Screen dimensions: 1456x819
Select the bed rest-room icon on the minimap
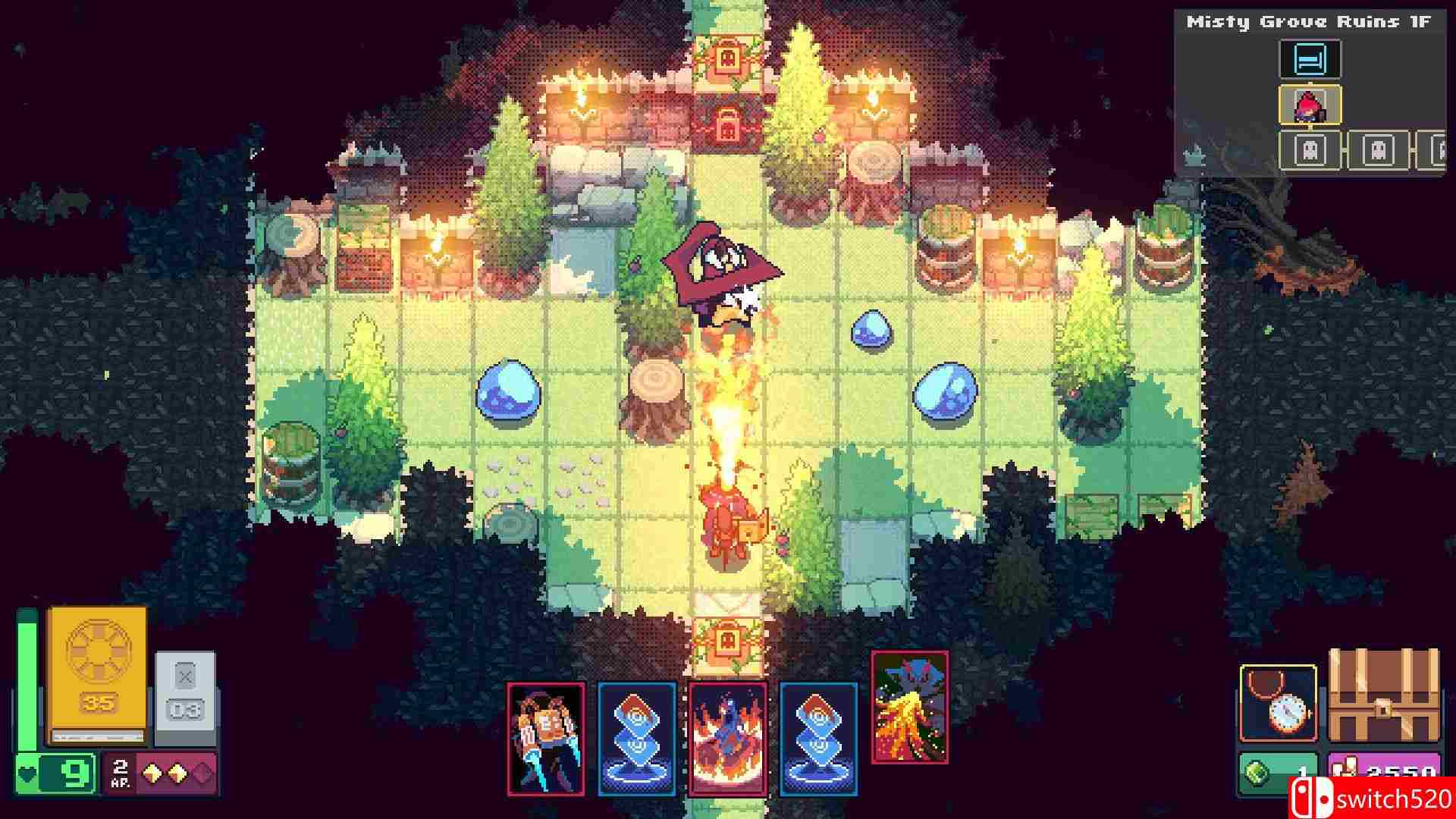[x=1310, y=60]
